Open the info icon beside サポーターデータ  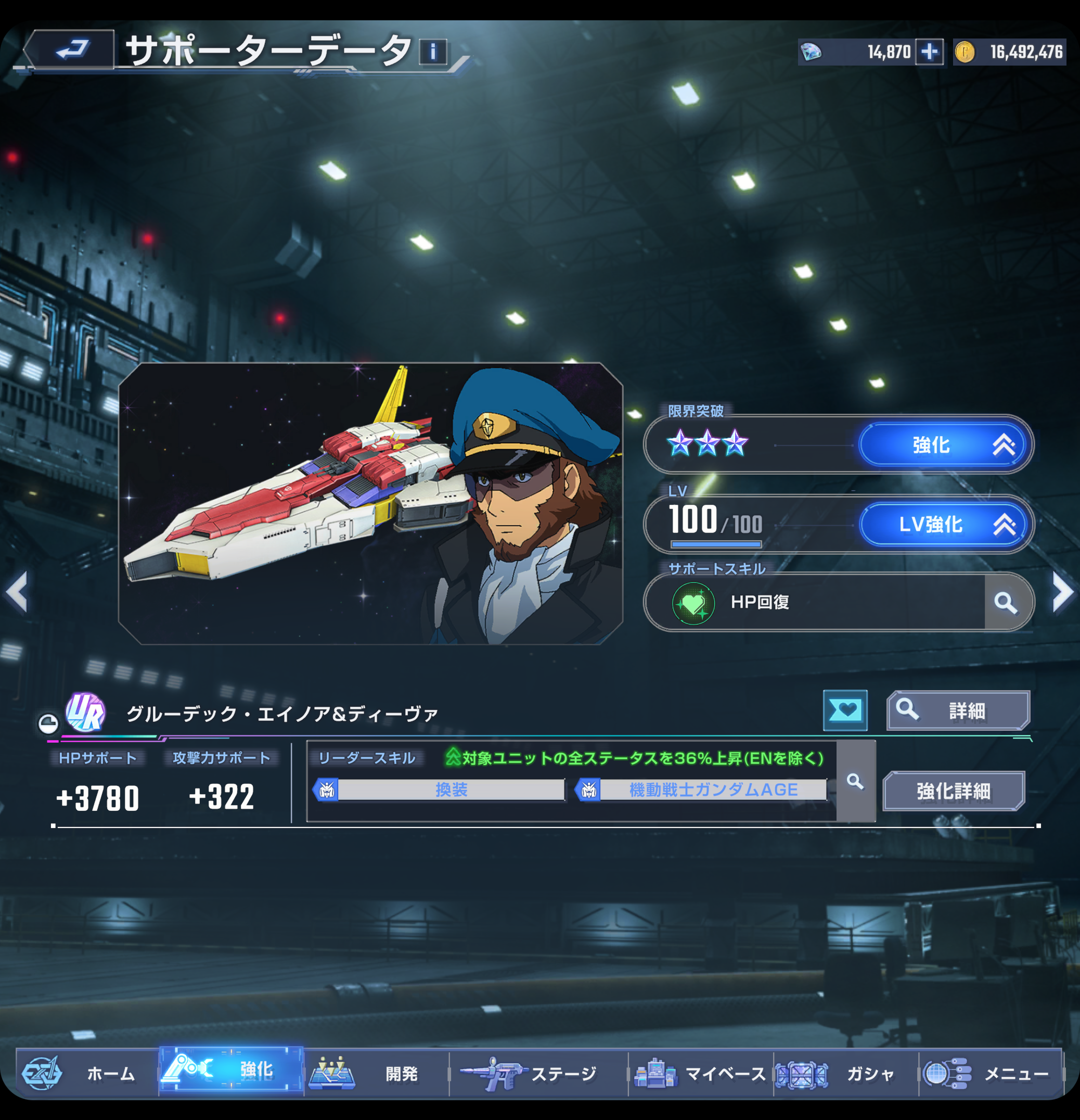pyautogui.click(x=433, y=53)
